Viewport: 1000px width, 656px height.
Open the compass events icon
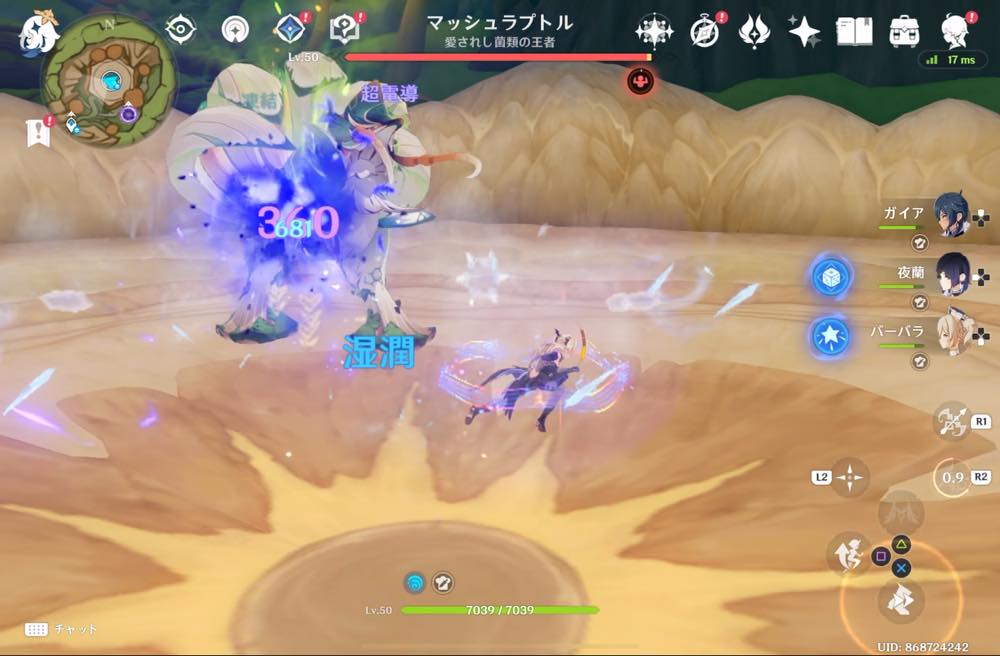click(705, 31)
